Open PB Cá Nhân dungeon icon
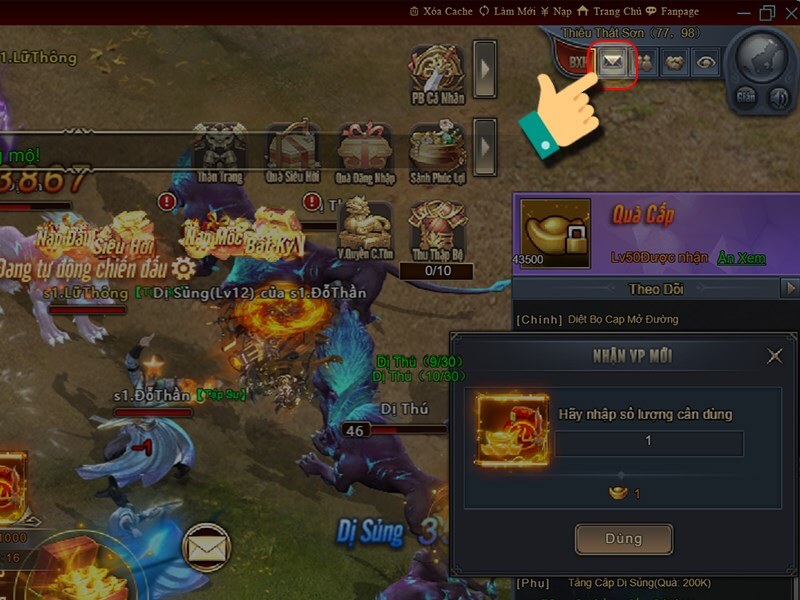The image size is (800, 600). tap(439, 71)
